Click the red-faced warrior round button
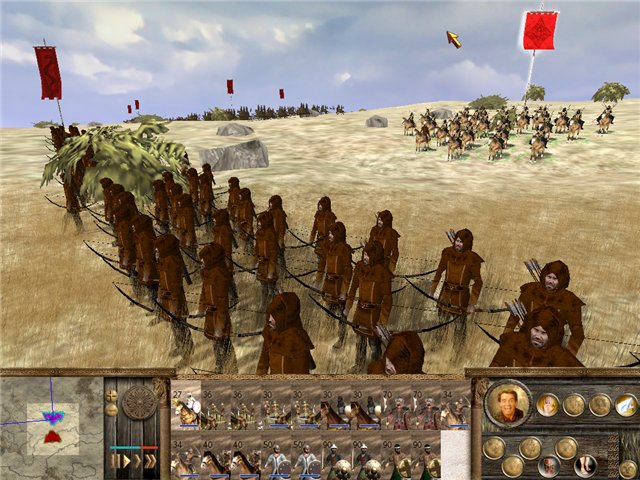 [549, 465]
